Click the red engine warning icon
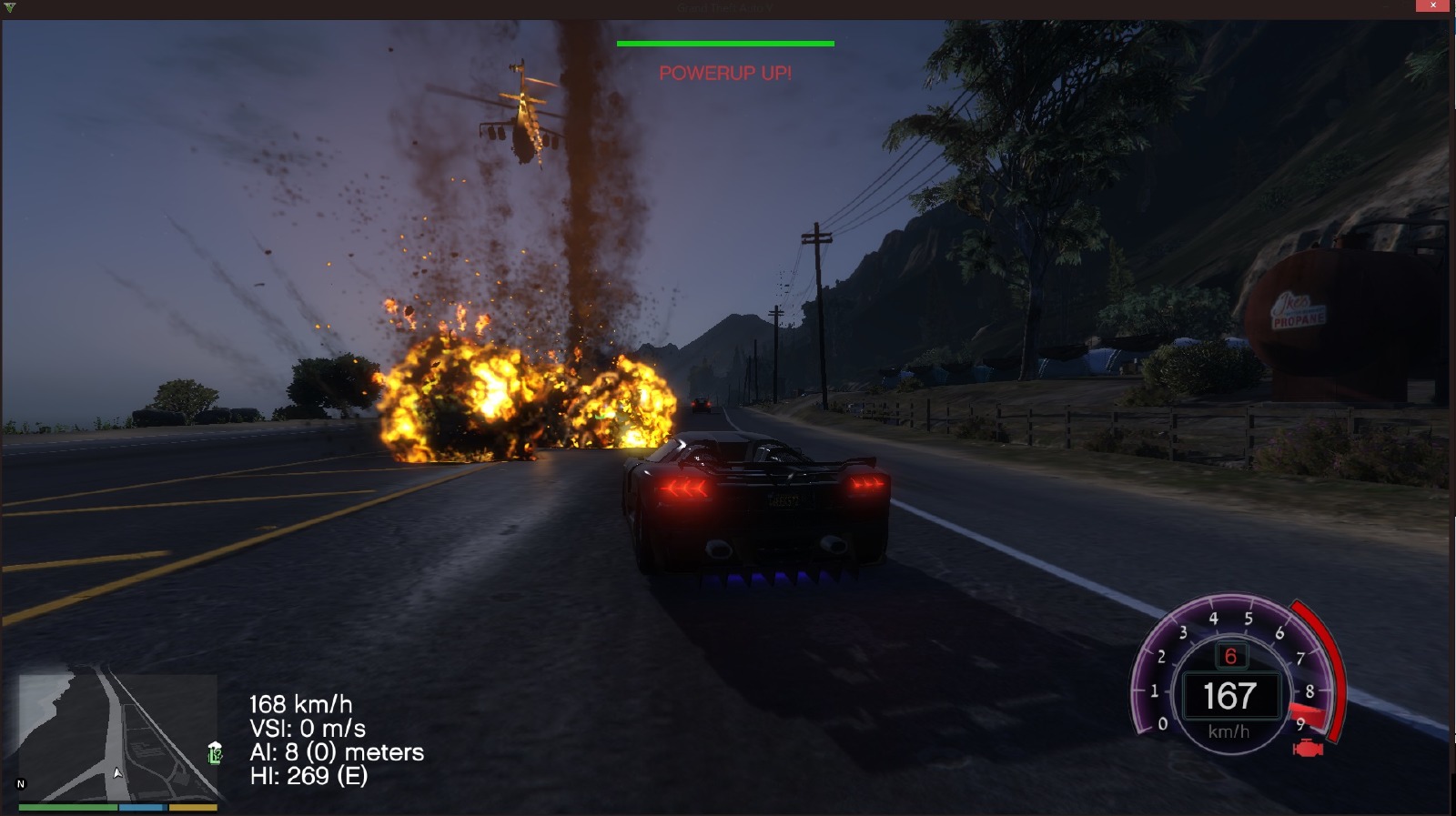1456x816 pixels. click(x=1308, y=749)
